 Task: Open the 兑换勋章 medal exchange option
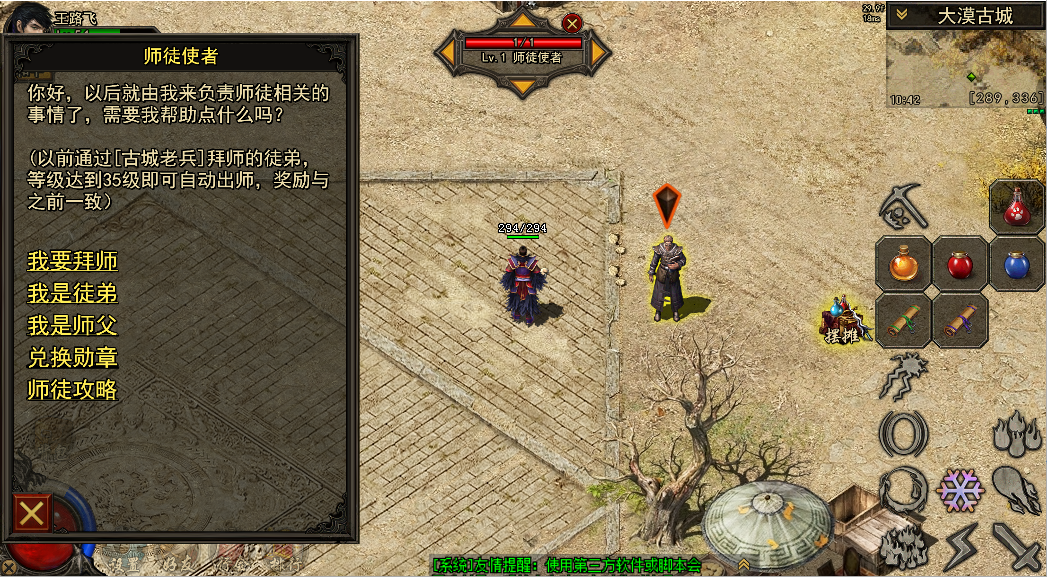(72, 358)
